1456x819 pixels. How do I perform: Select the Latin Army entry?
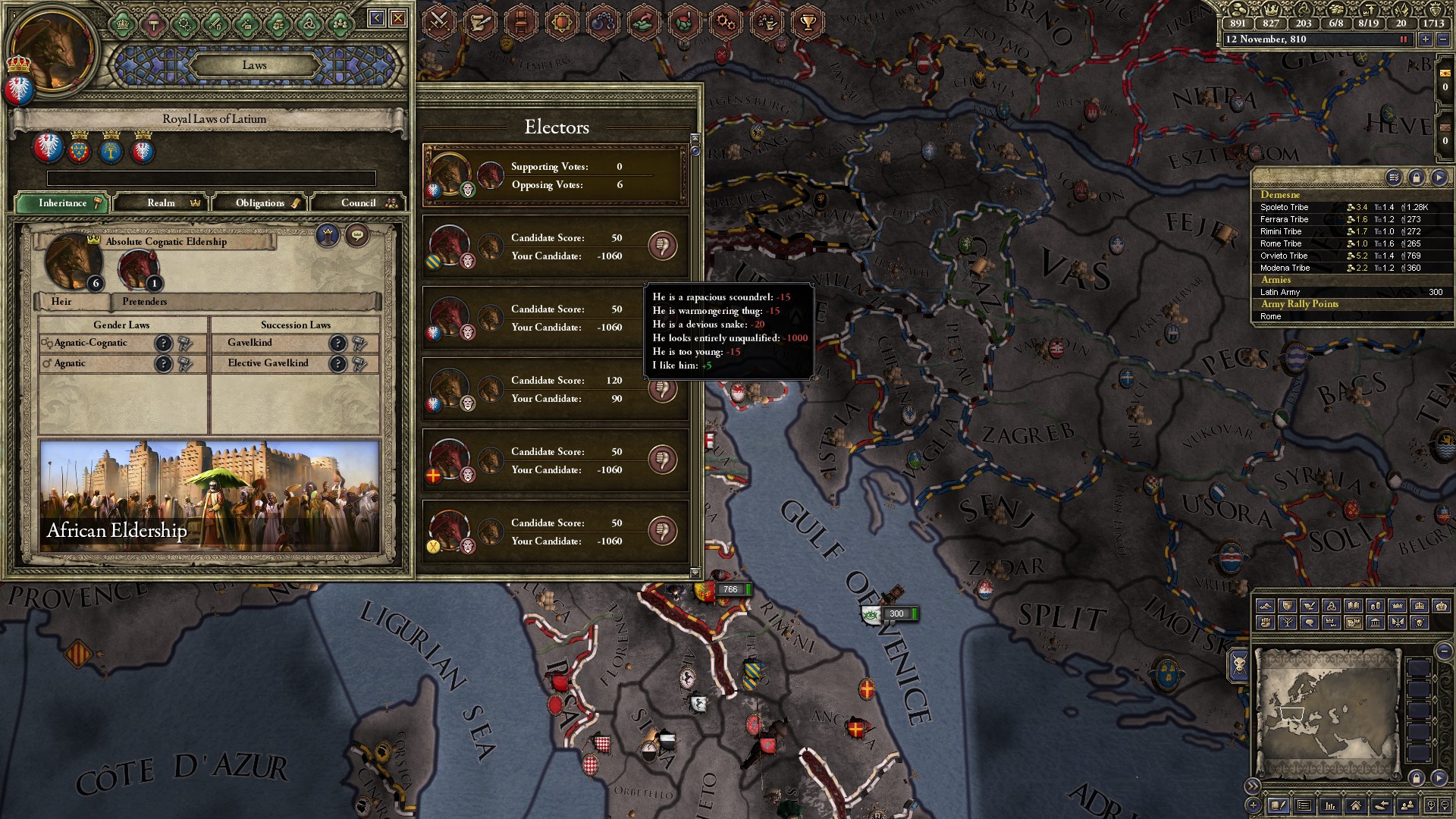coord(1280,292)
